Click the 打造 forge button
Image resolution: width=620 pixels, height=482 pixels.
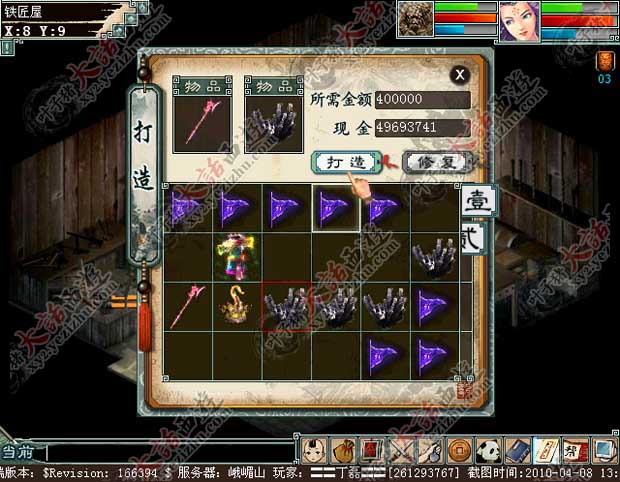click(x=345, y=161)
